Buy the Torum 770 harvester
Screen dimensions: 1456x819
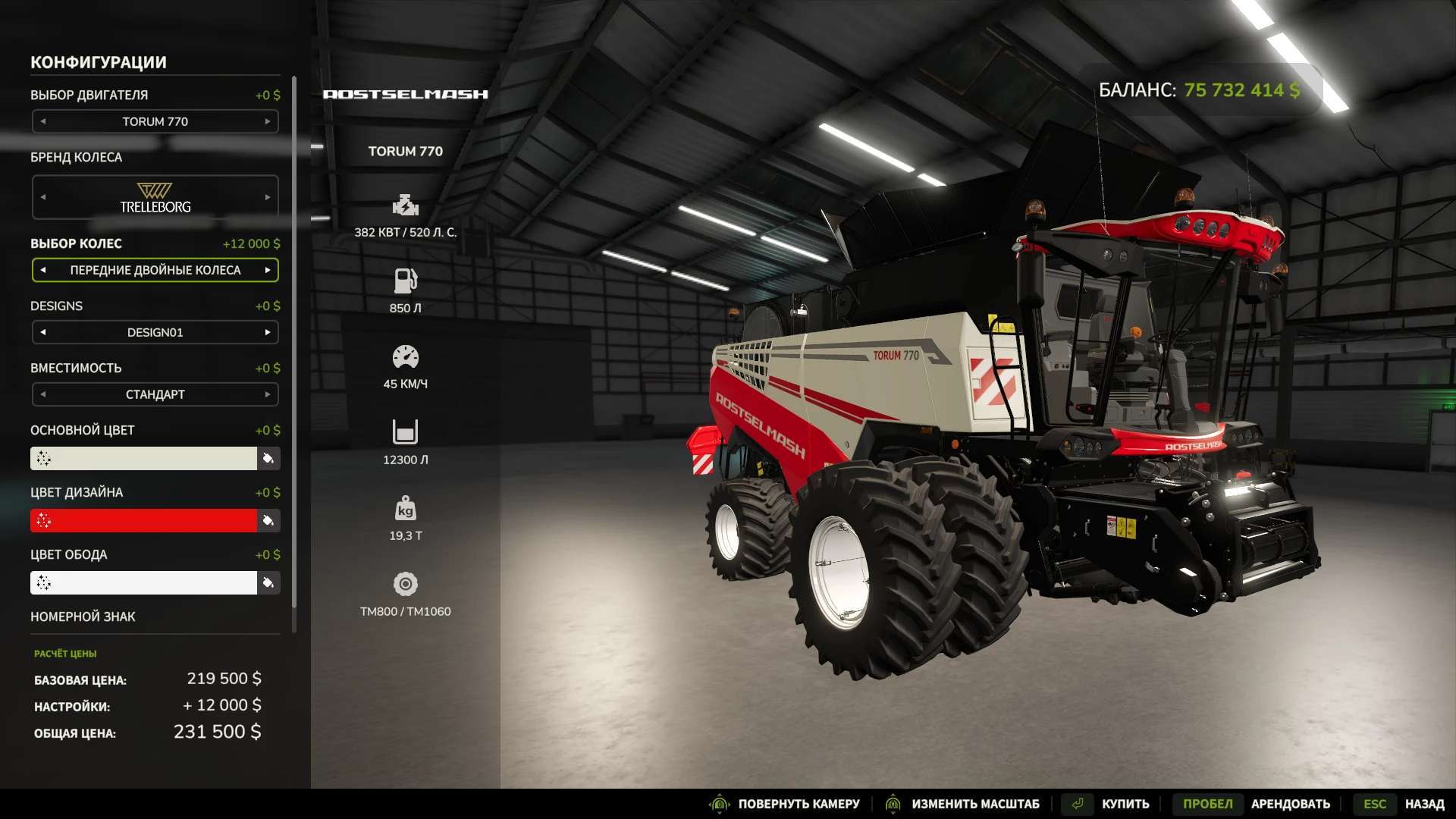1125,804
